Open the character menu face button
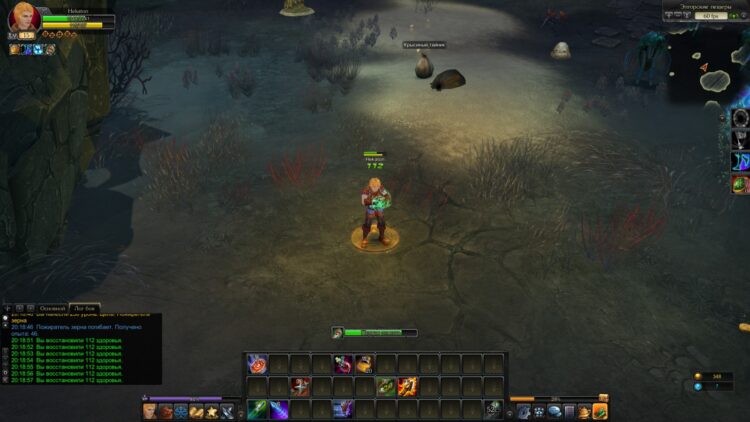The image size is (750, 422). [x=150, y=411]
